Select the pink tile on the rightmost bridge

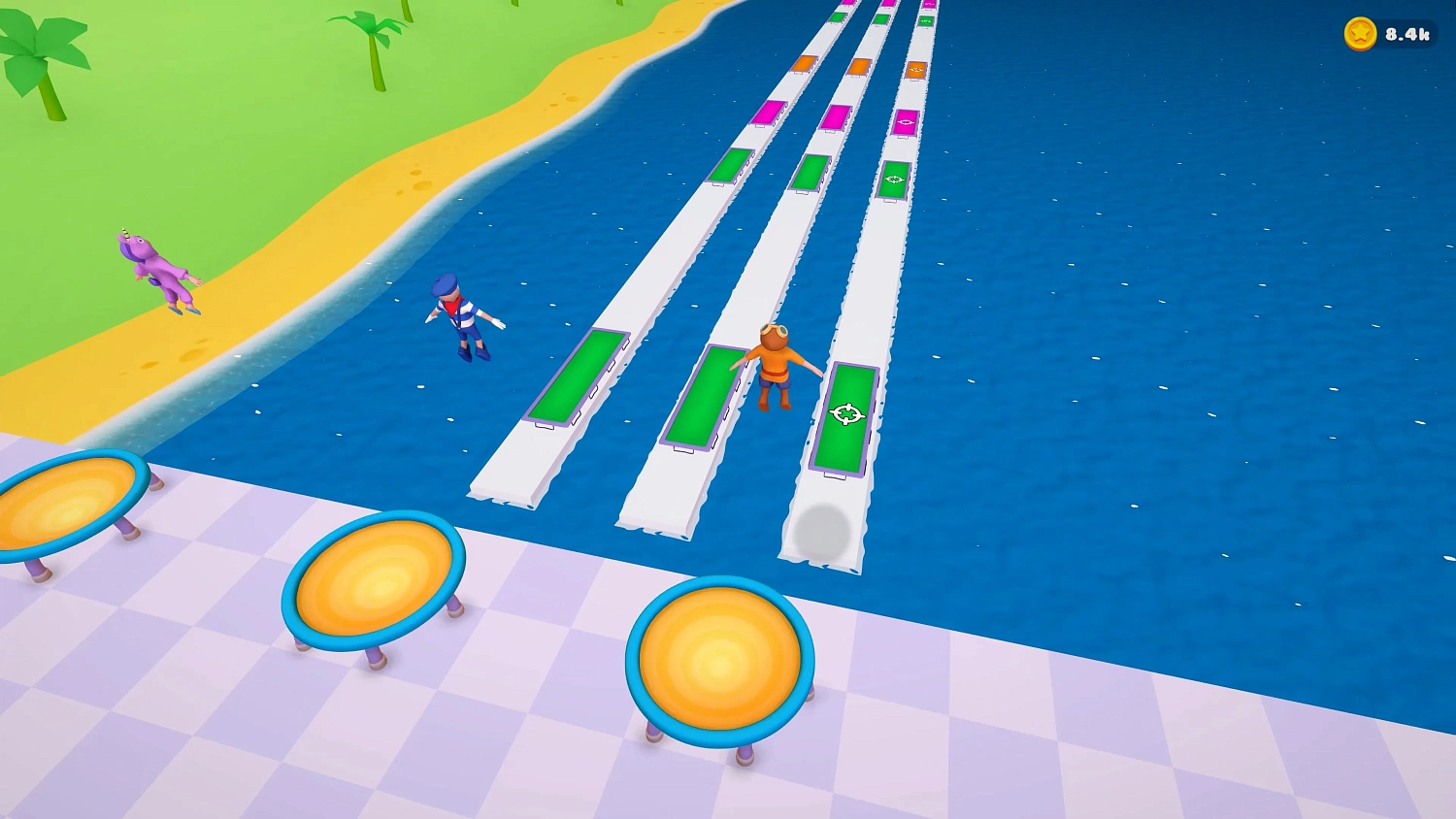[905, 122]
